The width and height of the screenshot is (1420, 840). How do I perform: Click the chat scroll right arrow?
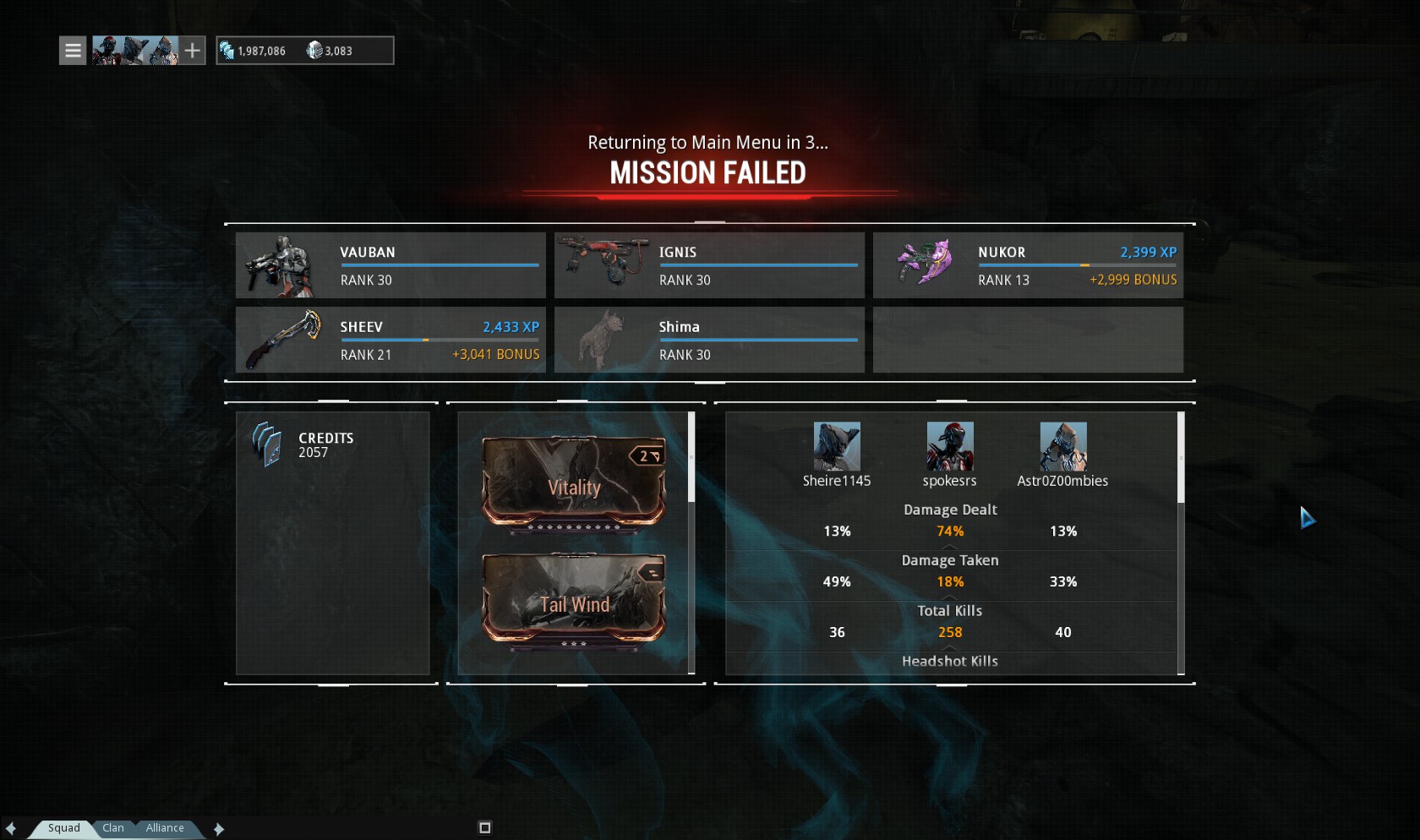pos(219,829)
